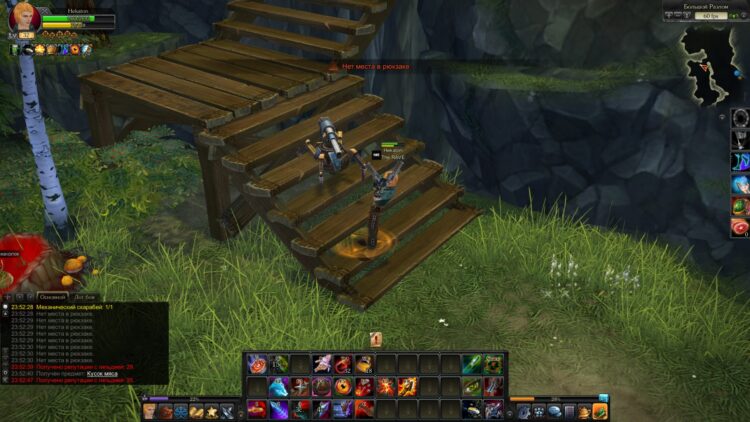Viewport: 750px width, 422px height.
Task: Open the bag icon at bottom right
Action: [600, 410]
